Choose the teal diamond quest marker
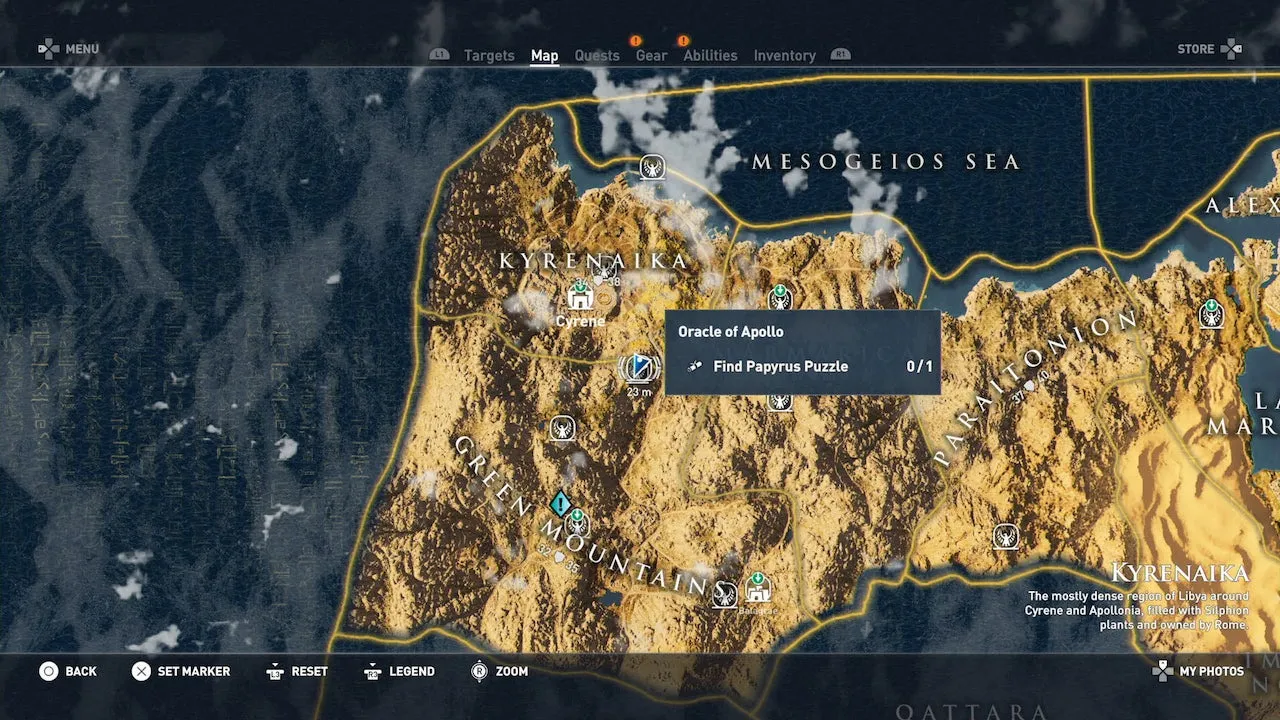1280x720 pixels. (x=561, y=502)
